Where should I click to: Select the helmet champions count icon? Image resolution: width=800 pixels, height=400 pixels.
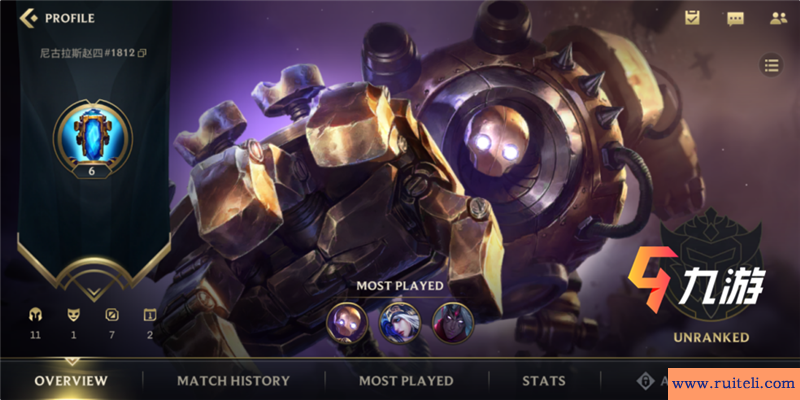coord(35,314)
